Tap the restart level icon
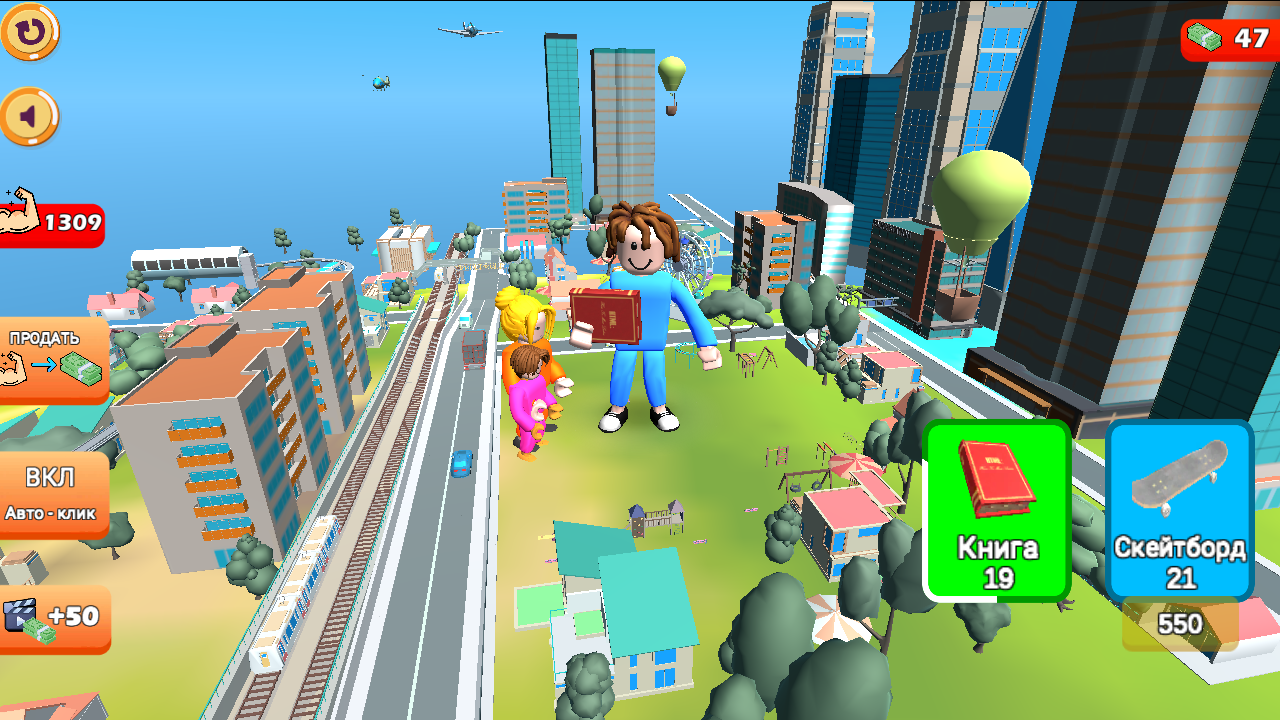Image resolution: width=1280 pixels, height=720 pixels. coord(30,33)
